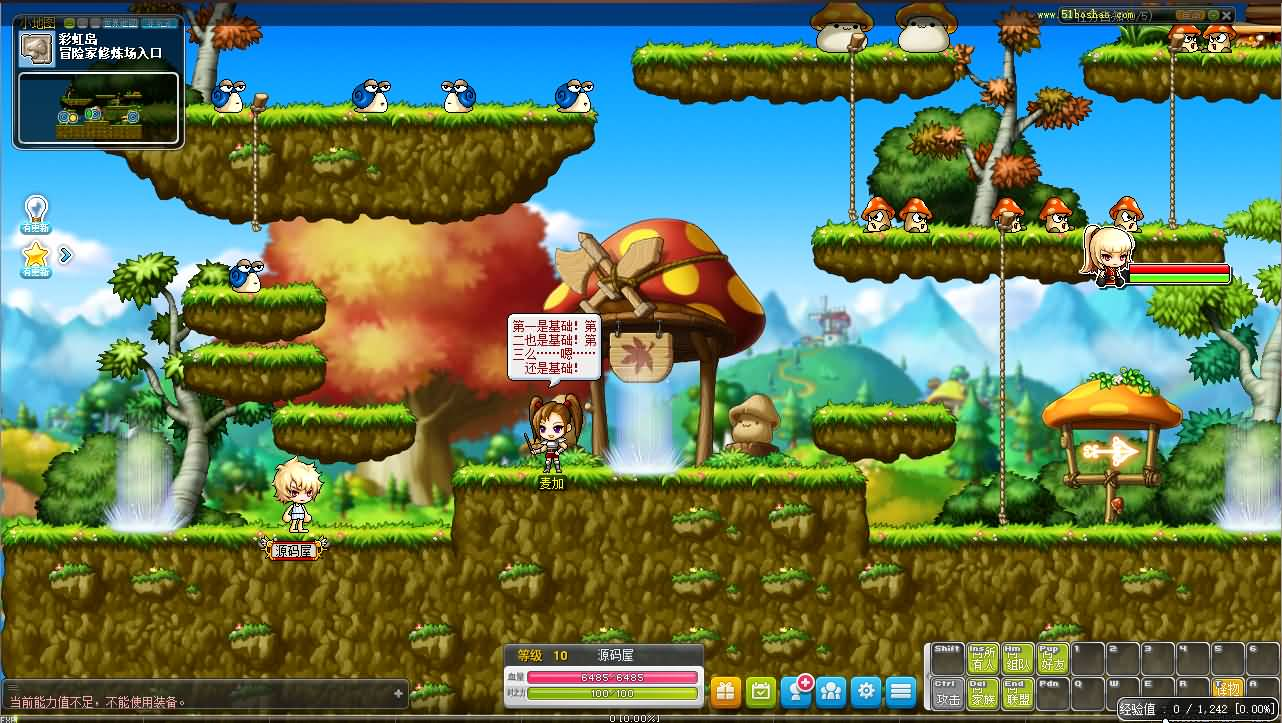Open the game settings gear icon

[866, 691]
